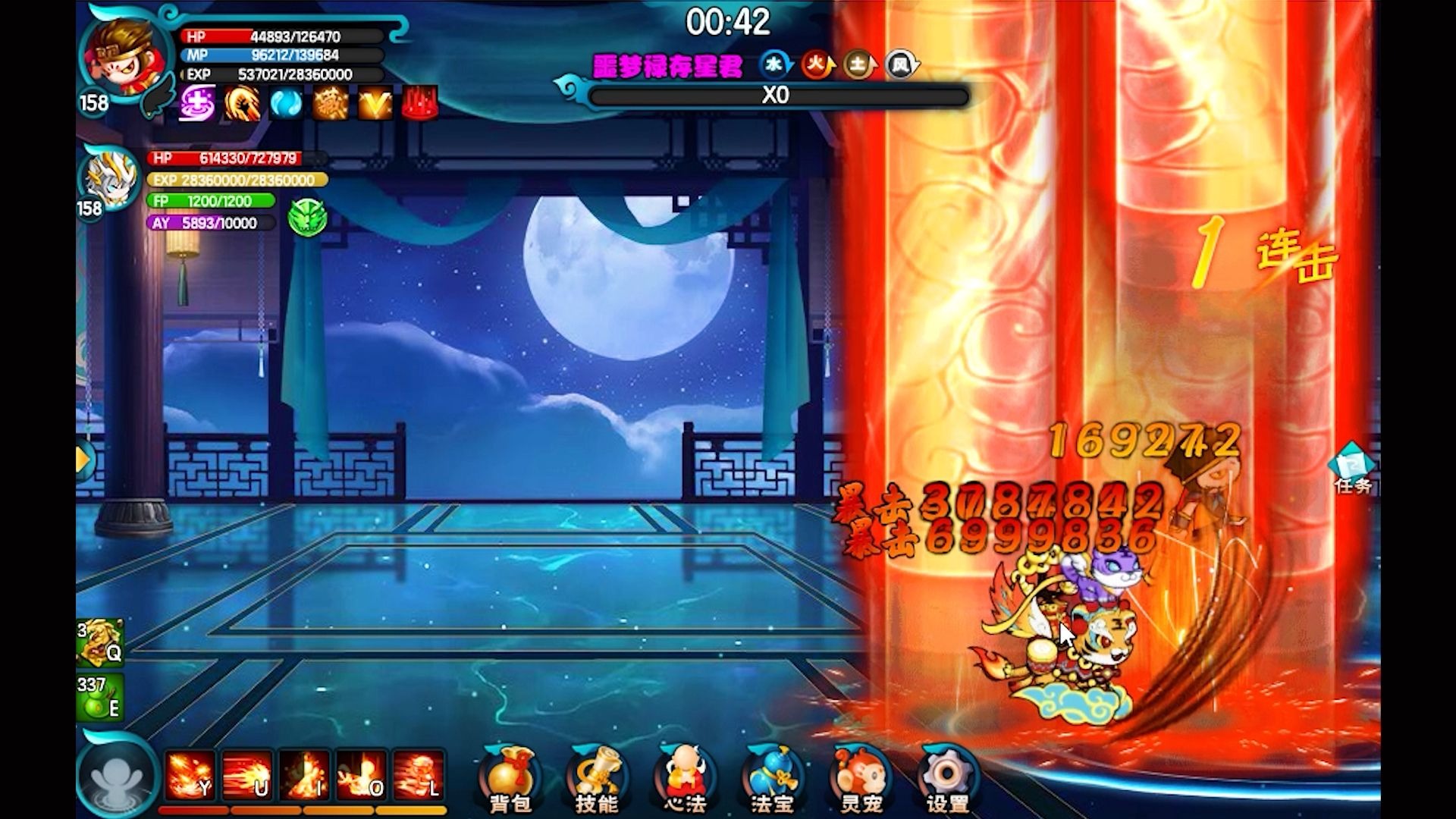Open the 心法 monk menu

point(685,779)
